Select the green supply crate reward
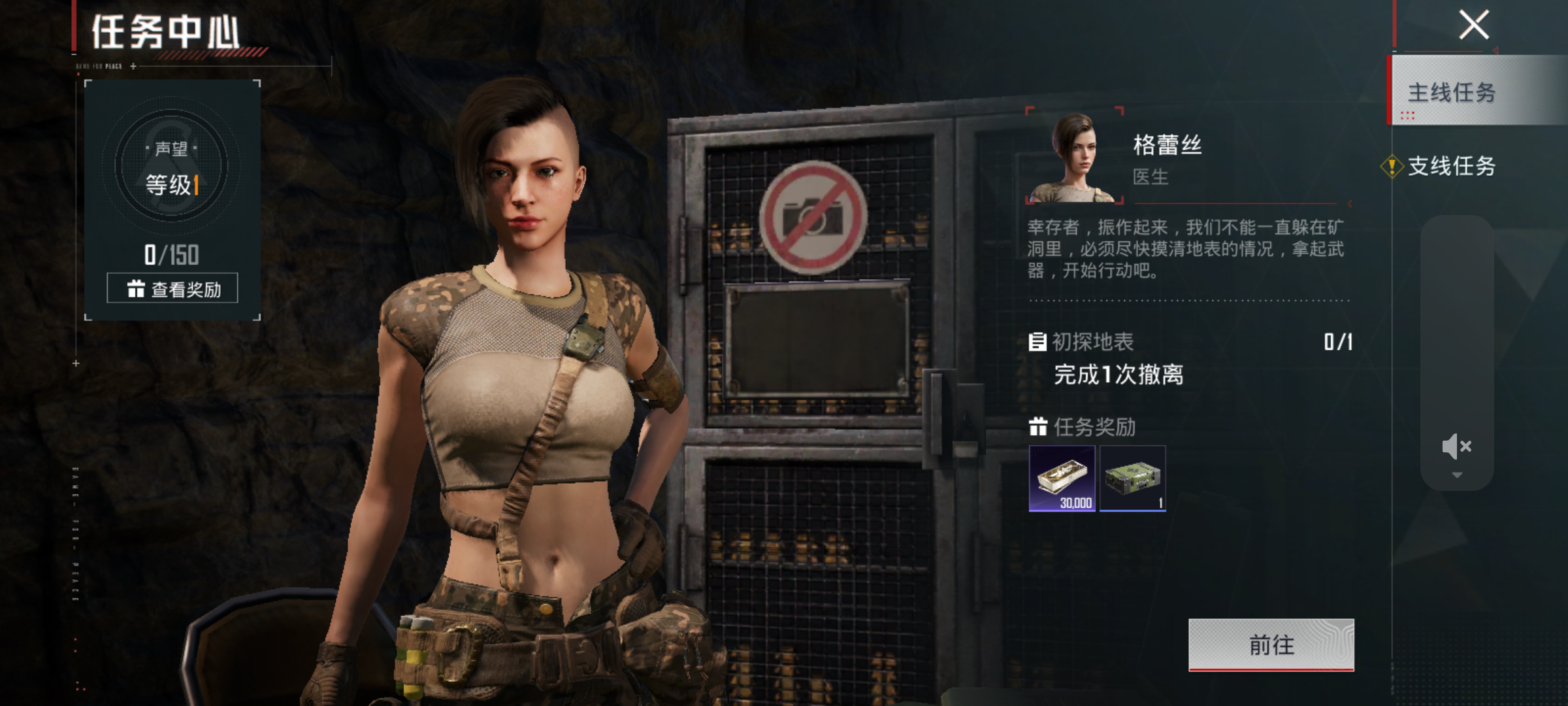Viewport: 1568px width, 706px height. 1132,478
